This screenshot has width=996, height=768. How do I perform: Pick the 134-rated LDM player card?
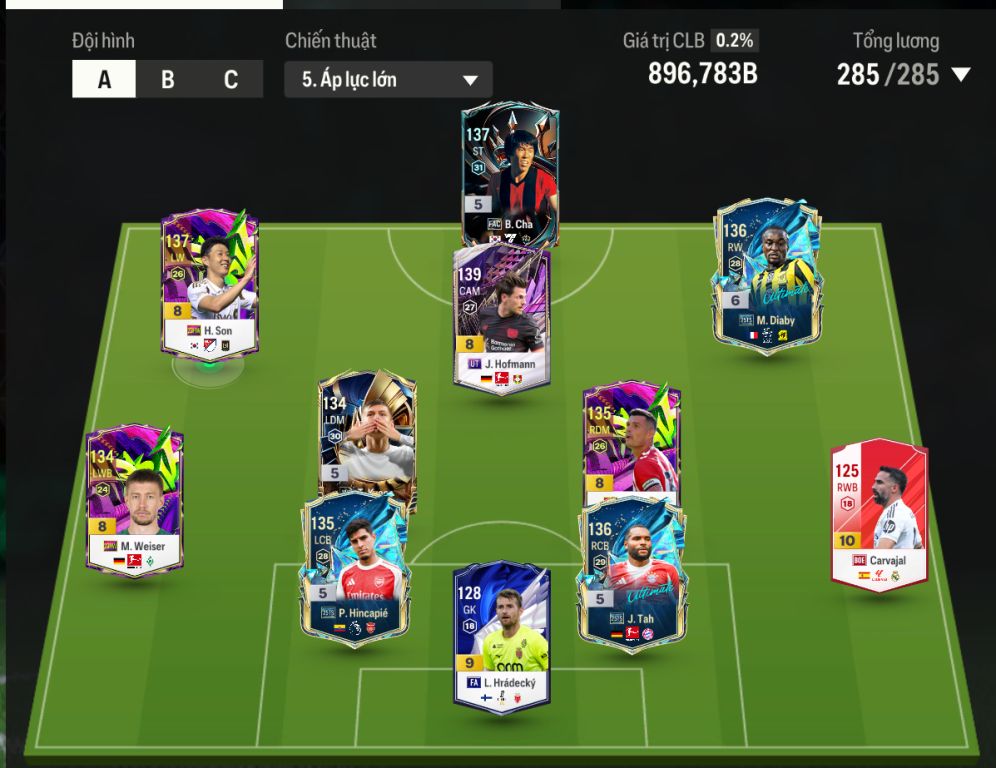367,435
